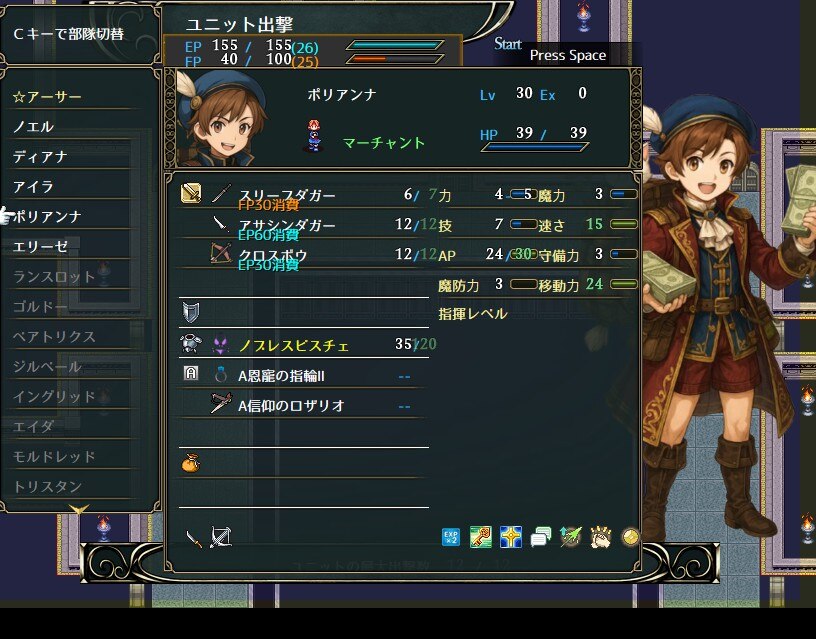
Task: Select アーサー in the unit list
Action: point(48,97)
